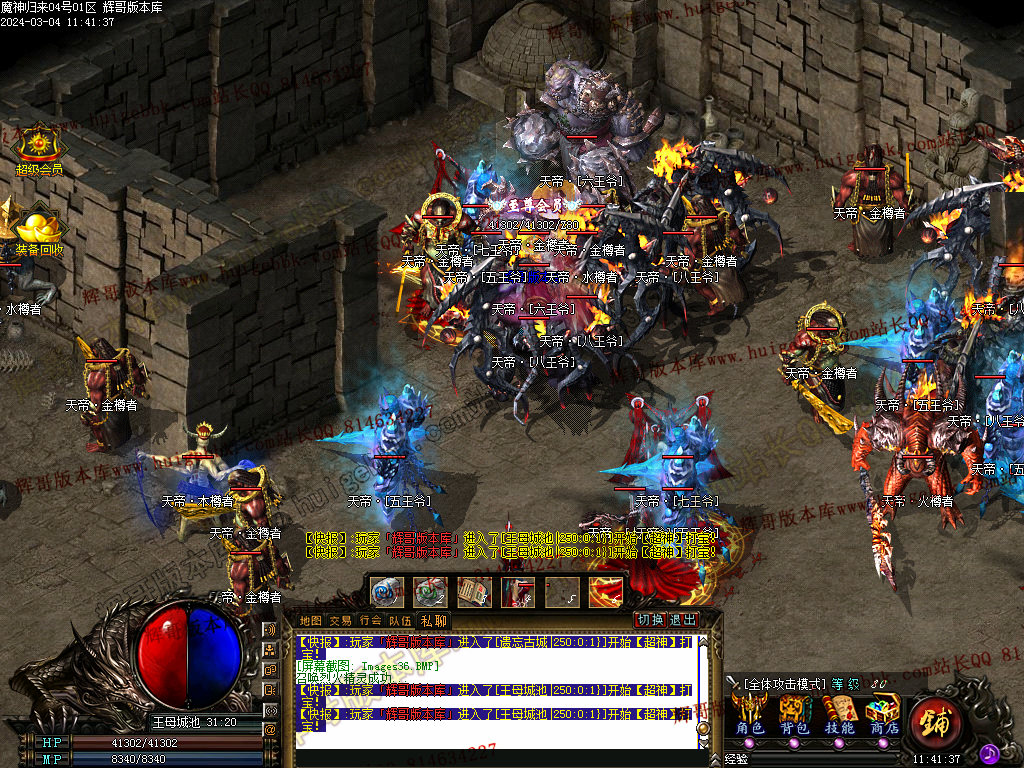Open the 装备回收 equipment recycle icon
The width and height of the screenshot is (1024, 768).
[x=38, y=229]
